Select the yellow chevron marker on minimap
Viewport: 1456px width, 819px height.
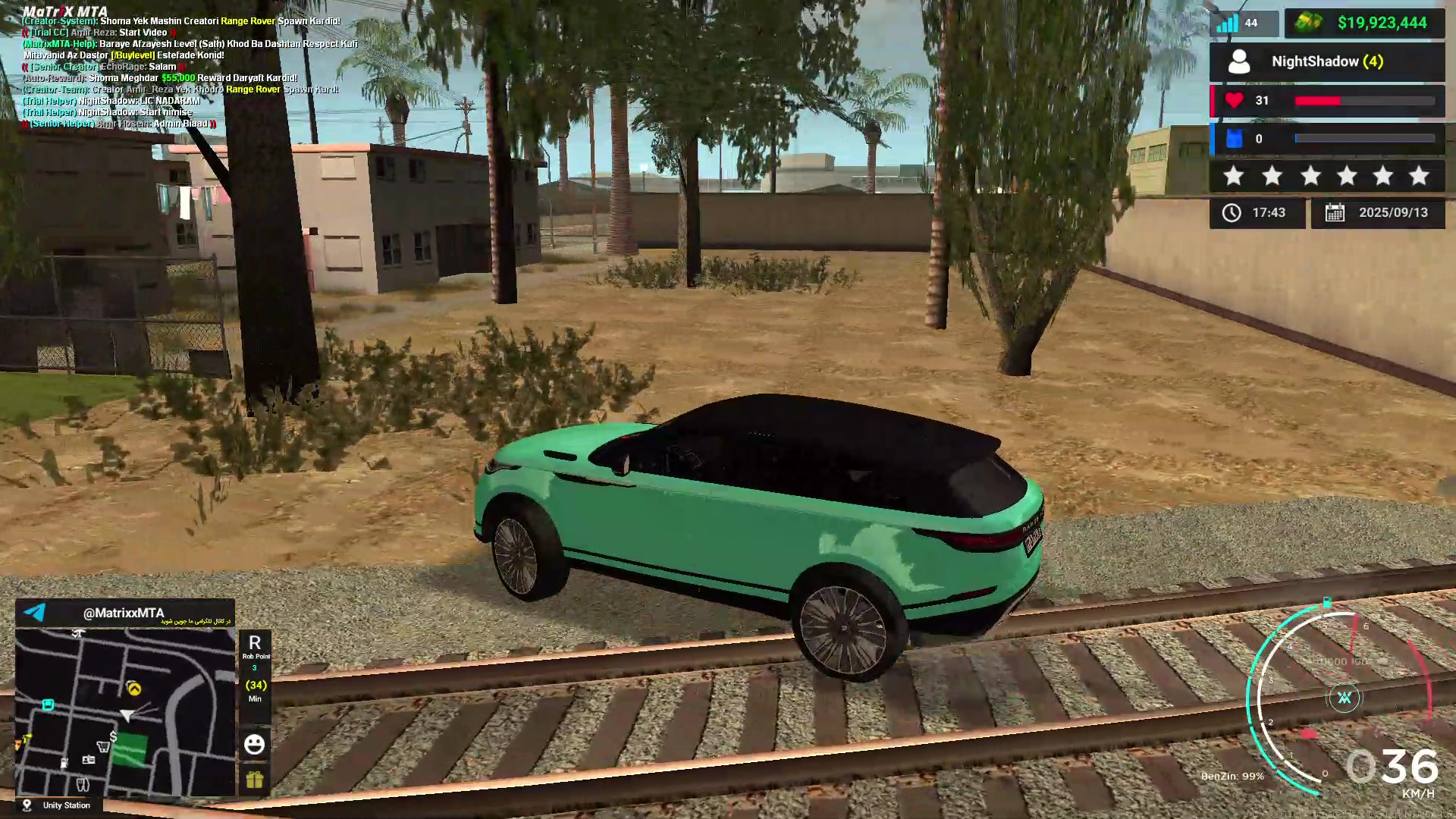tap(134, 689)
